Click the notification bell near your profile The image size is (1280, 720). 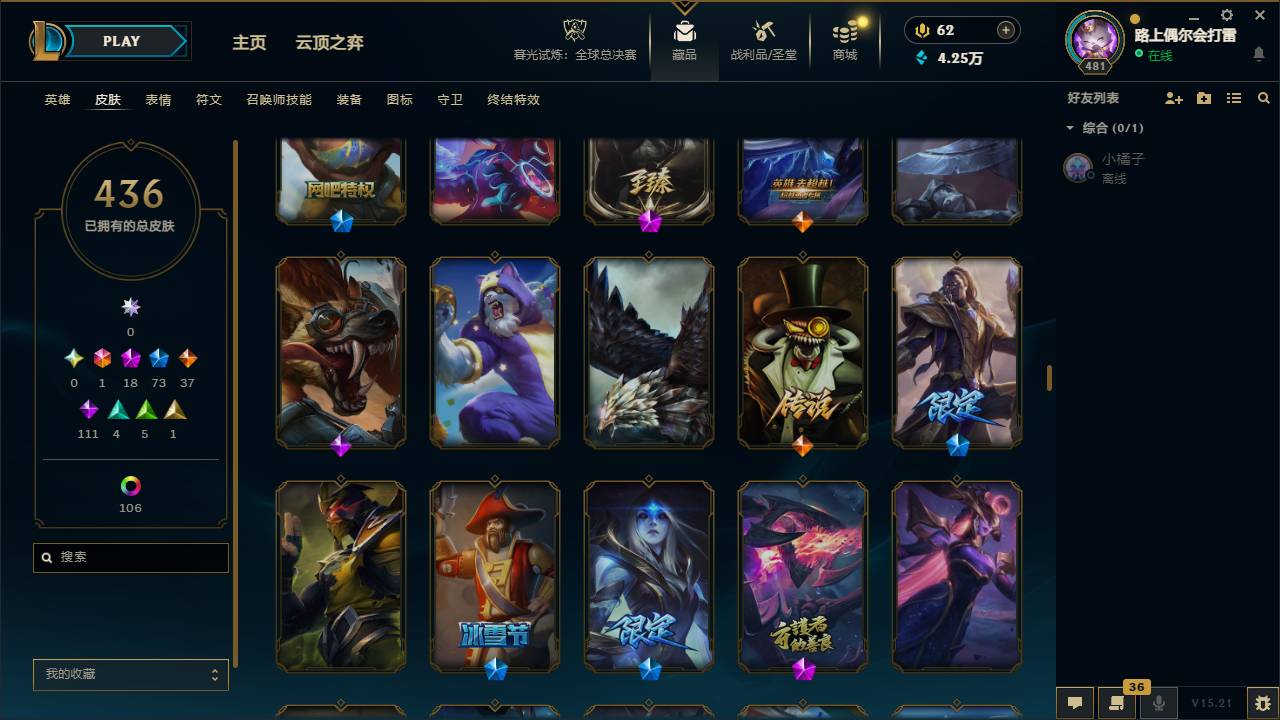click(x=1258, y=55)
